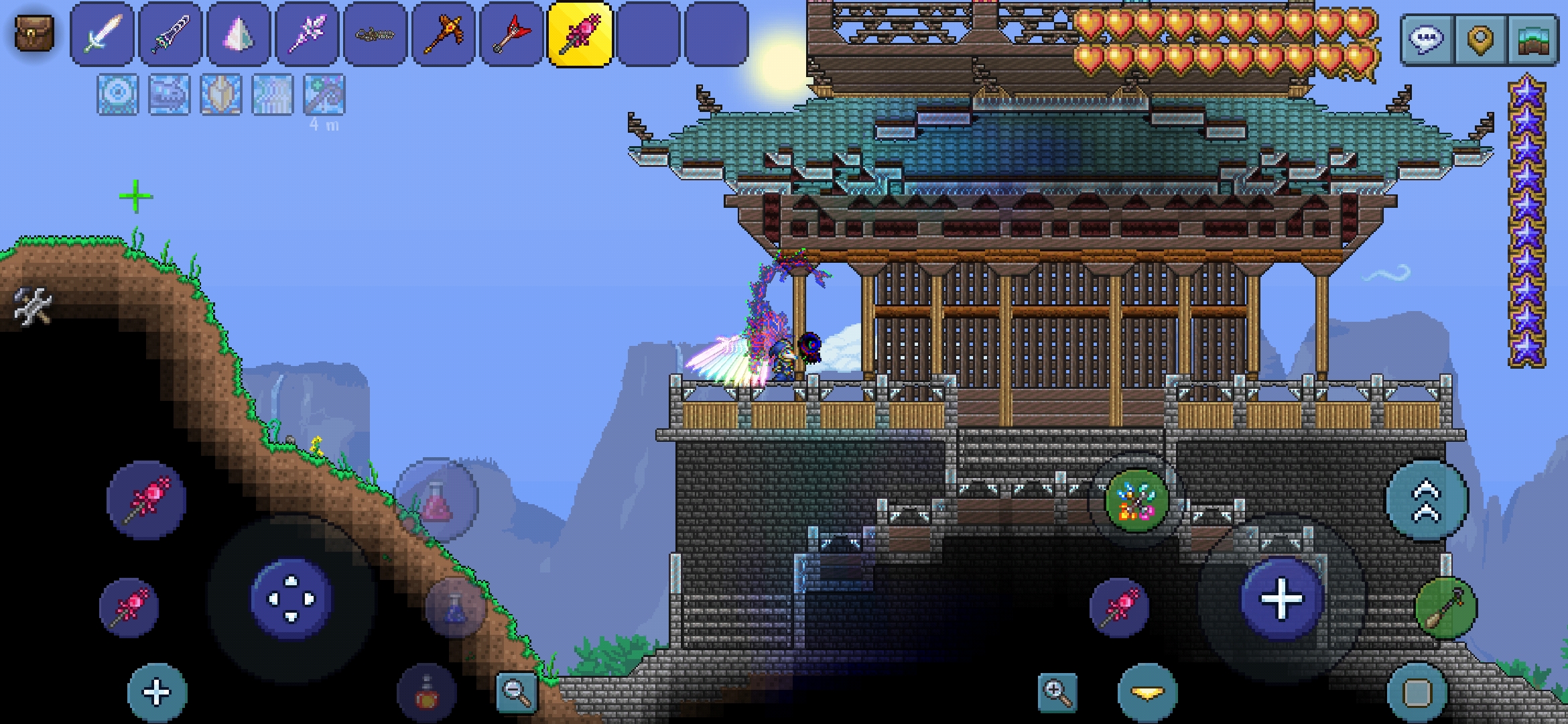
Task: Tap the crossed tools settings icon
Action: point(32,306)
